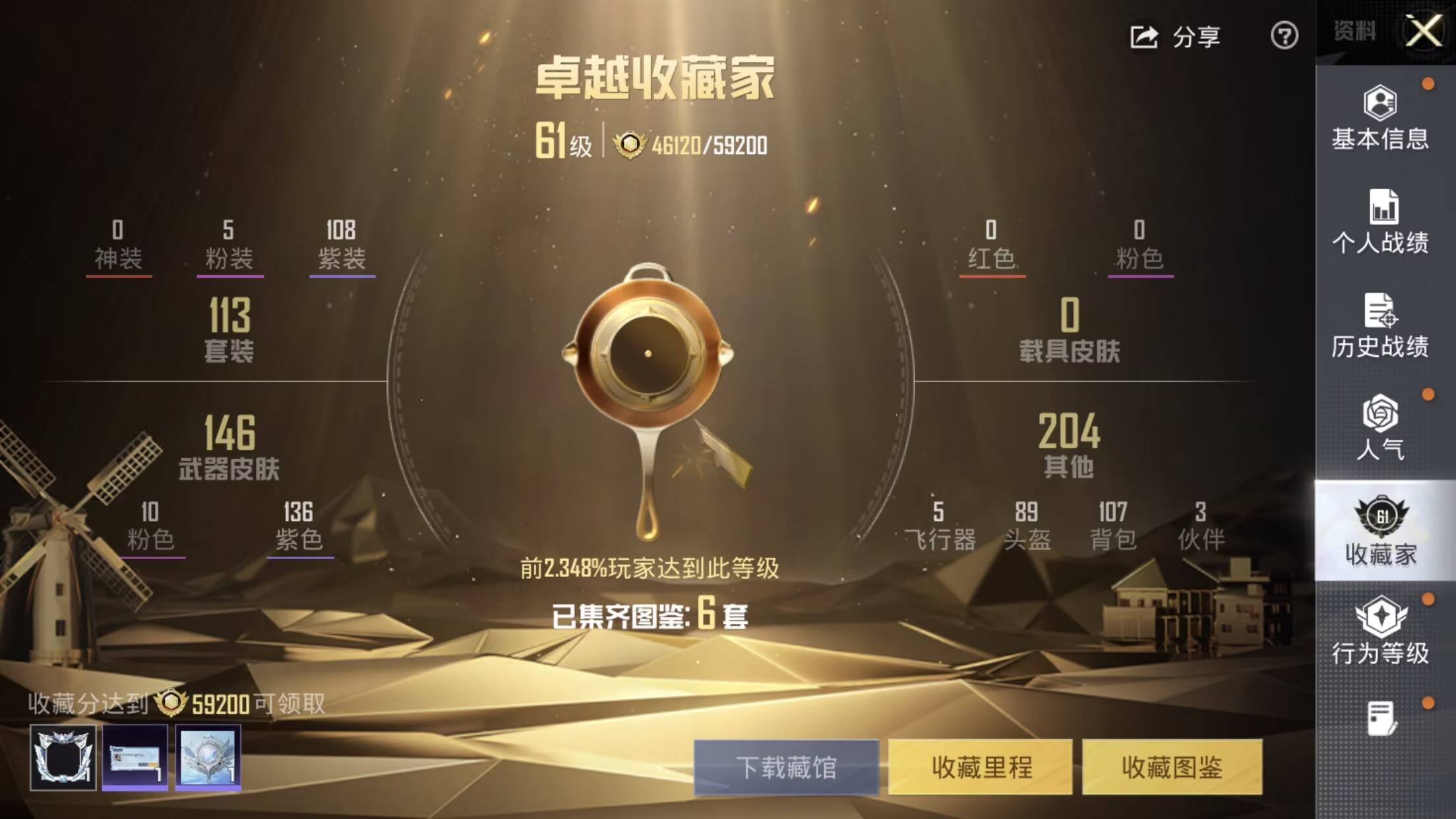Close the profile panel with the X
This screenshot has width=1456, height=819.
[x=1423, y=32]
